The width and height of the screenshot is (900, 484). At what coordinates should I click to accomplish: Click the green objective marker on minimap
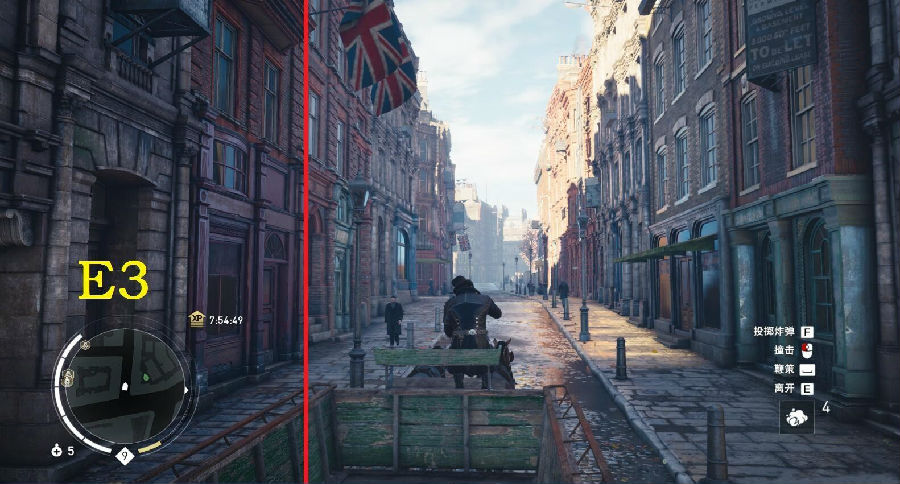tap(146, 377)
